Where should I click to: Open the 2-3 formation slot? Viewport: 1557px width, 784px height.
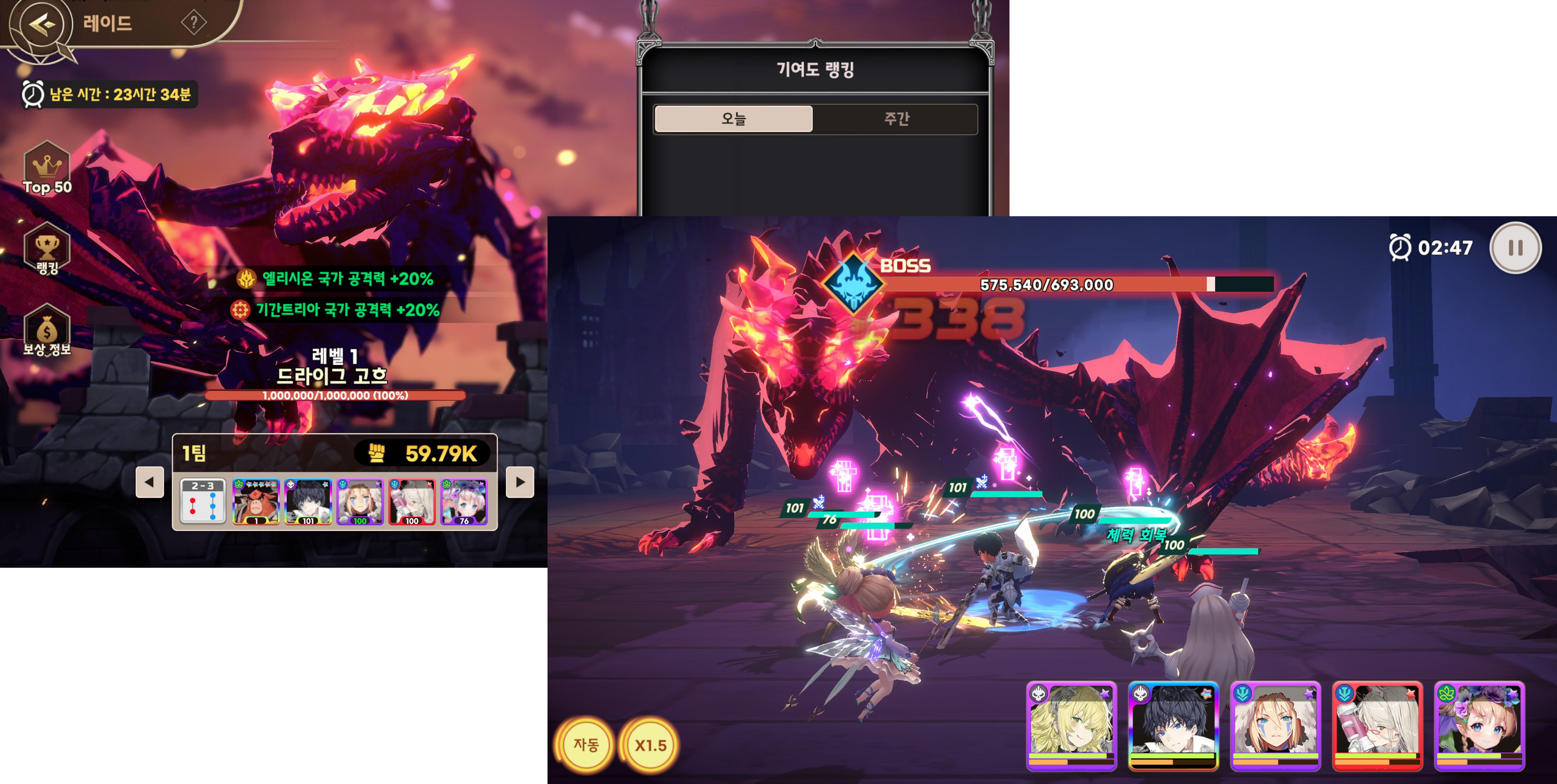[203, 501]
